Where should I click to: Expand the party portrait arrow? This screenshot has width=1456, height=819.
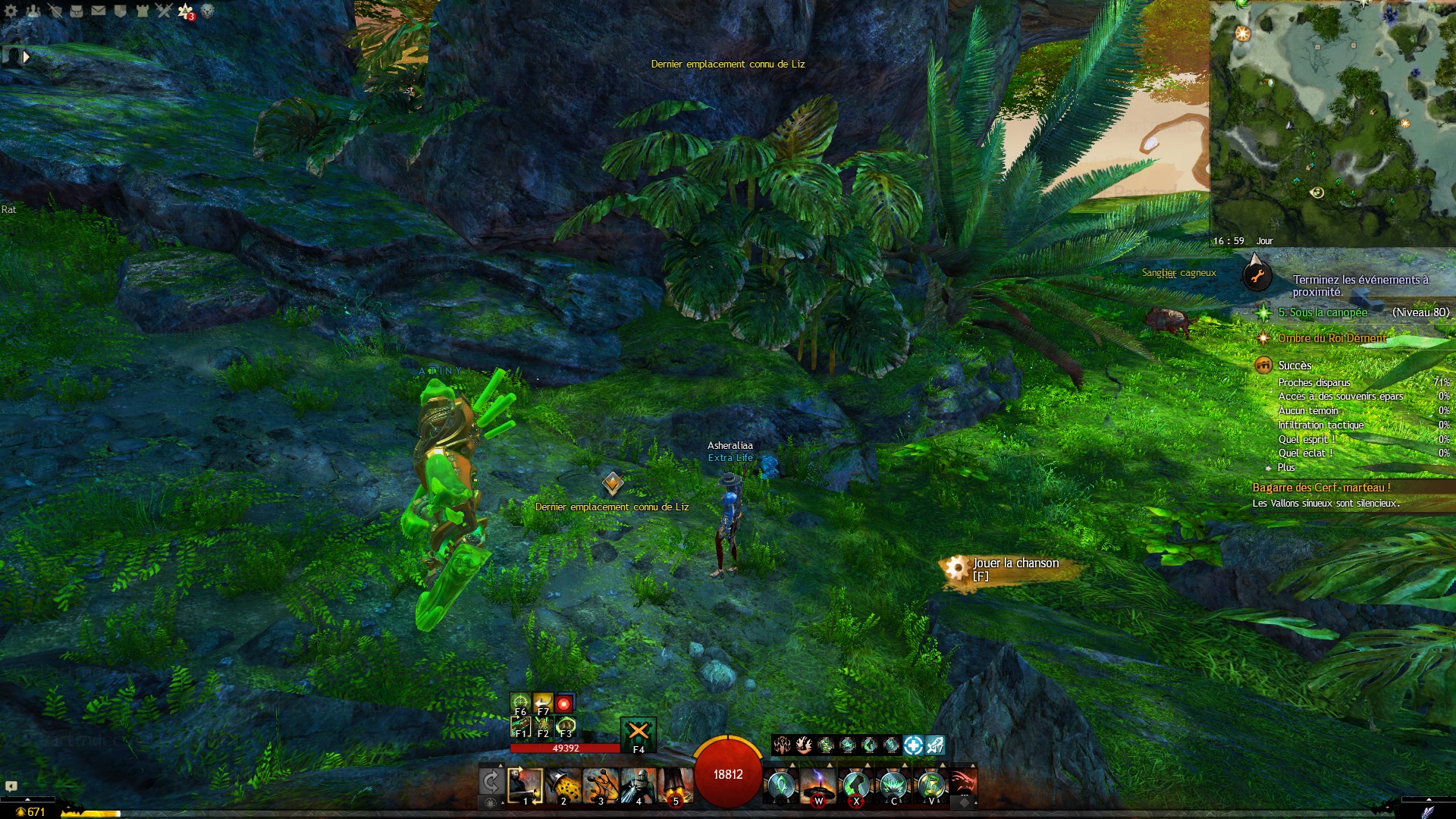tap(27, 56)
